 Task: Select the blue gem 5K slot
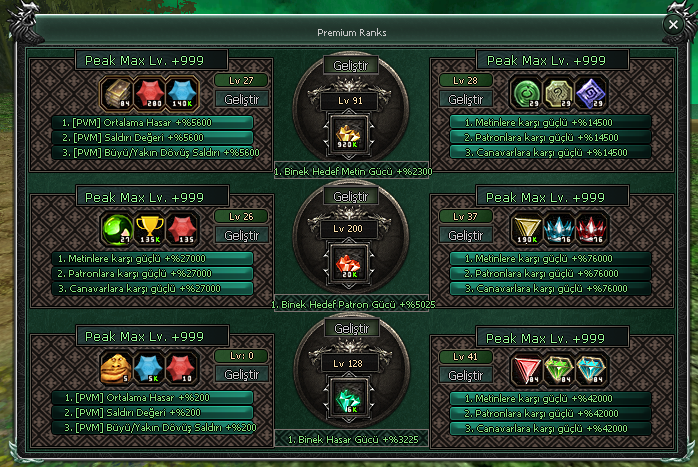[x=149, y=367]
